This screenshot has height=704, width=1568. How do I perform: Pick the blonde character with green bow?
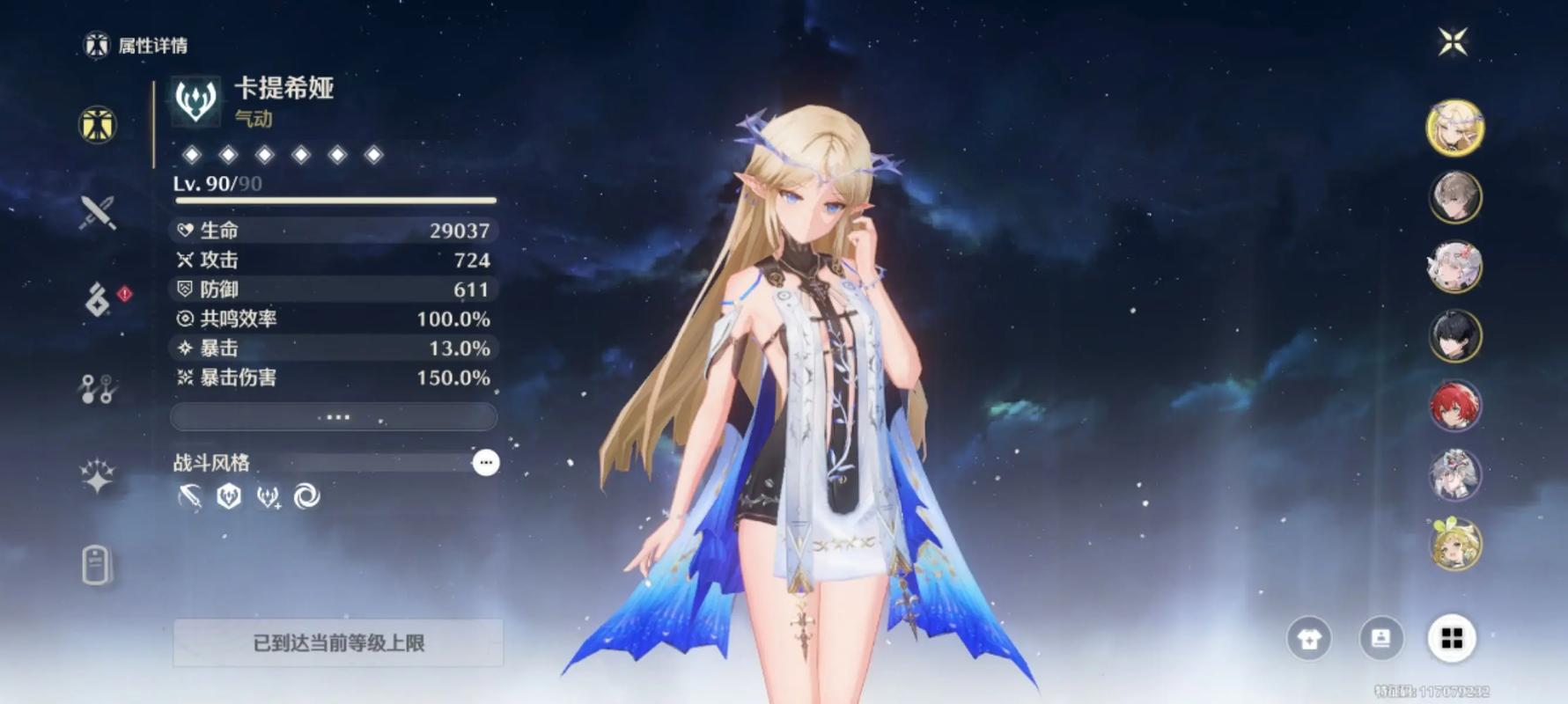pos(1454,544)
